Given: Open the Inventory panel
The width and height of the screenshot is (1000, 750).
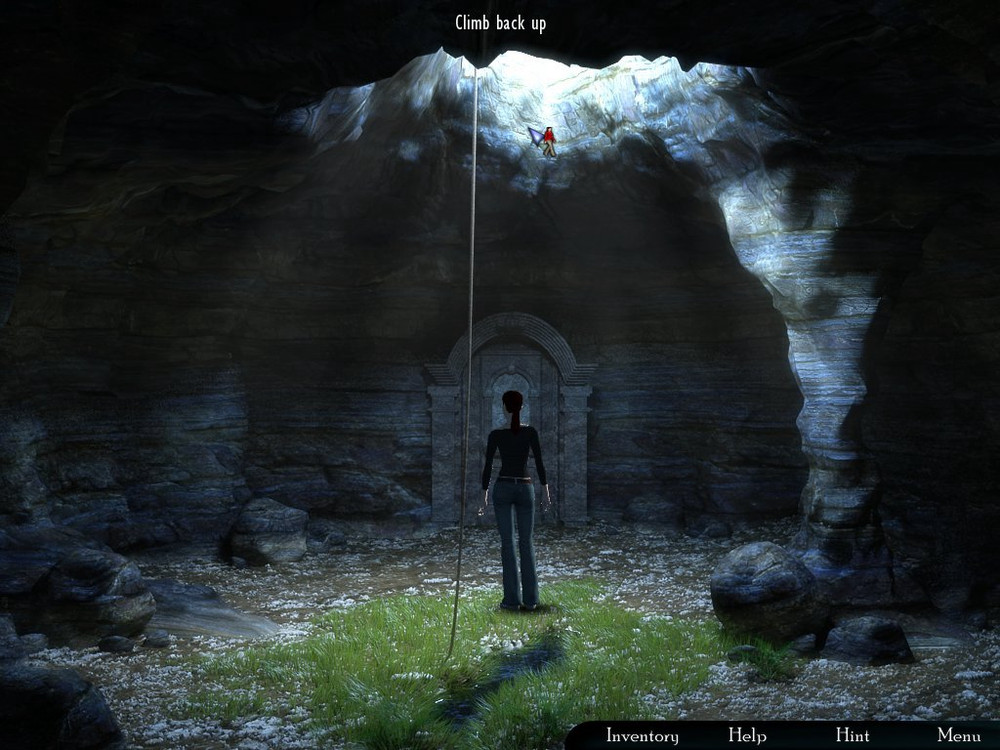Looking at the screenshot, I should point(642,736).
